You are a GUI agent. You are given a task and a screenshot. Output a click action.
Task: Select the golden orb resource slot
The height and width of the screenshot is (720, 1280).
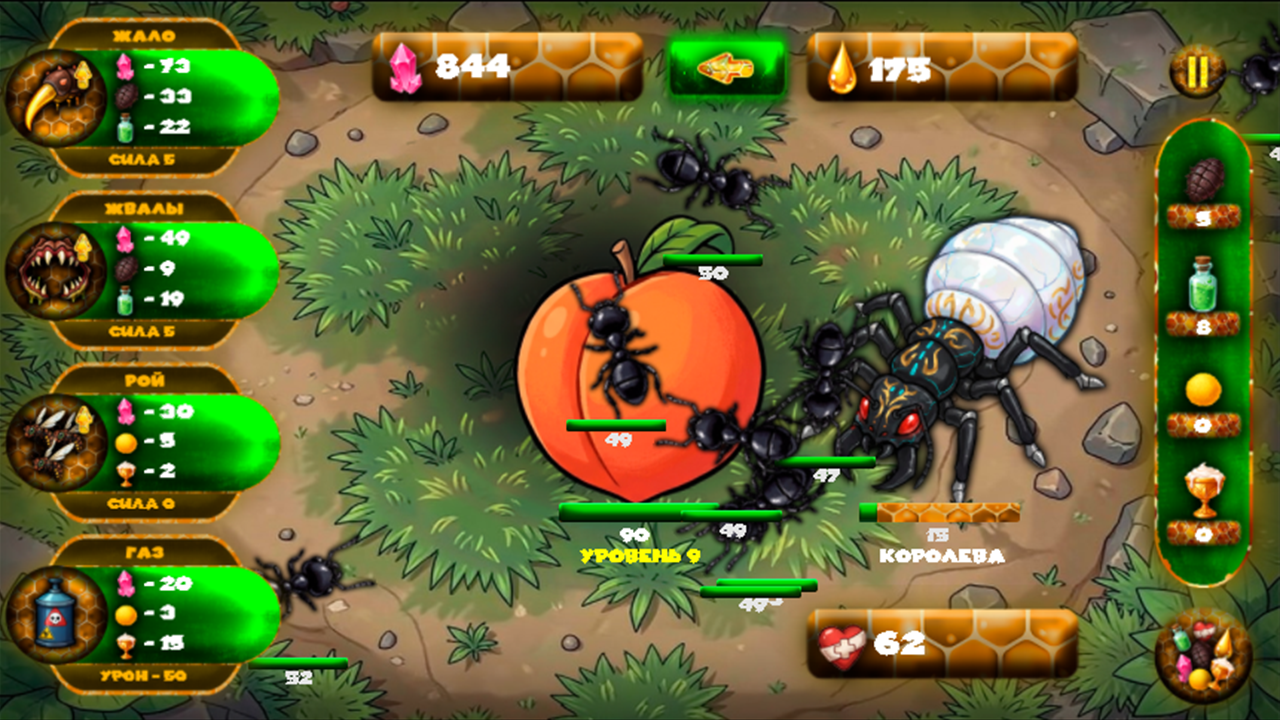click(1204, 391)
